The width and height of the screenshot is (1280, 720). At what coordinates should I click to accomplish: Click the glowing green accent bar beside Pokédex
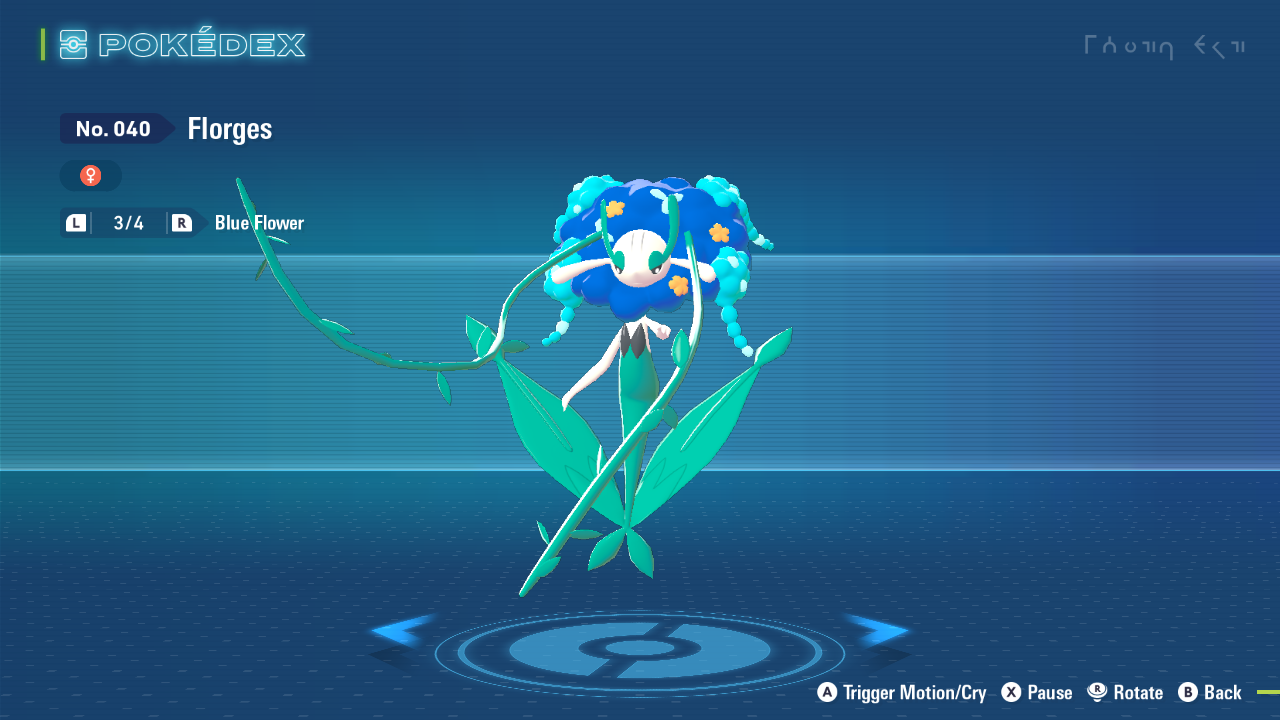click(41, 44)
